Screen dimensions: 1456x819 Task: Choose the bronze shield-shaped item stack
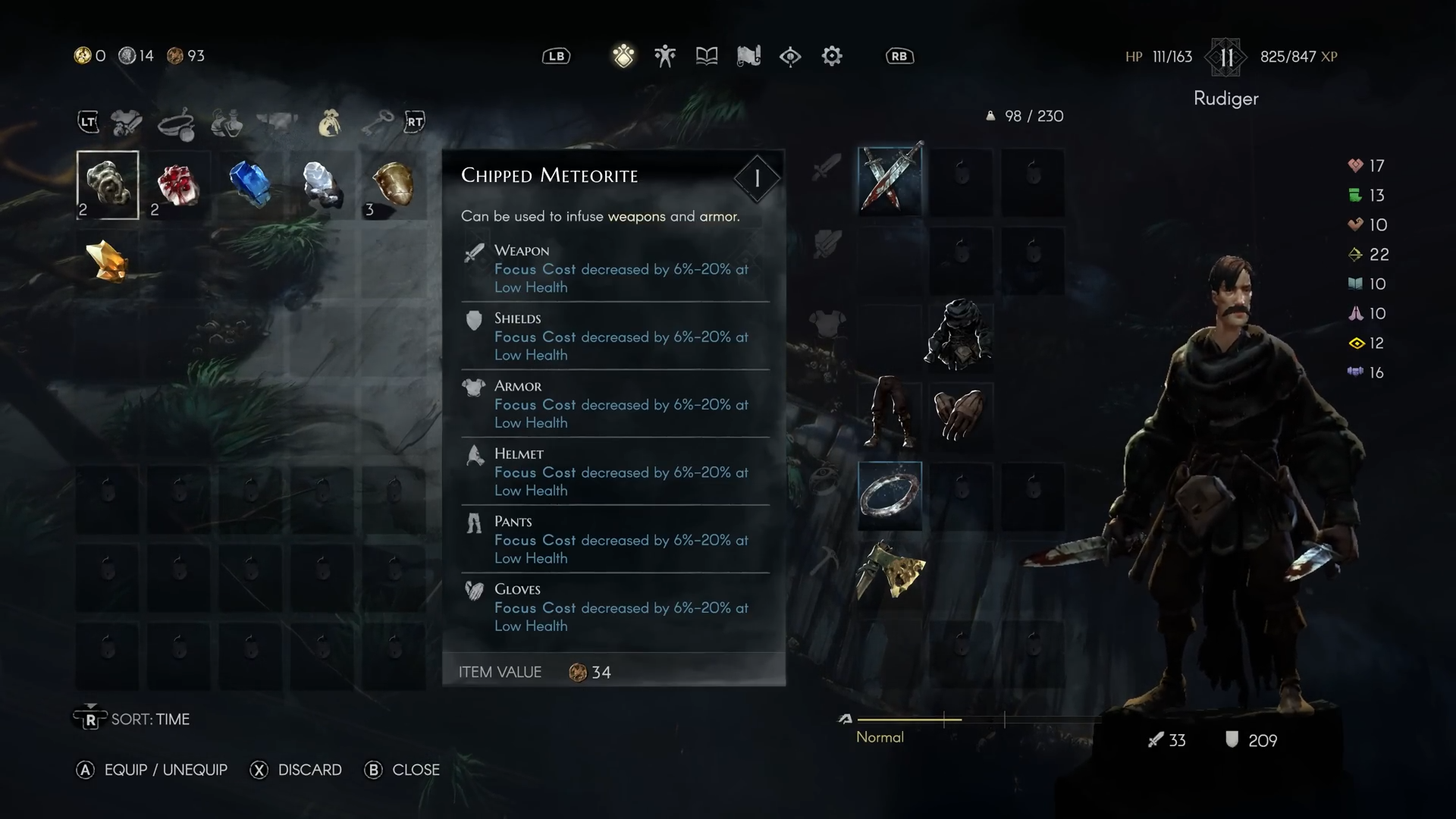(393, 185)
